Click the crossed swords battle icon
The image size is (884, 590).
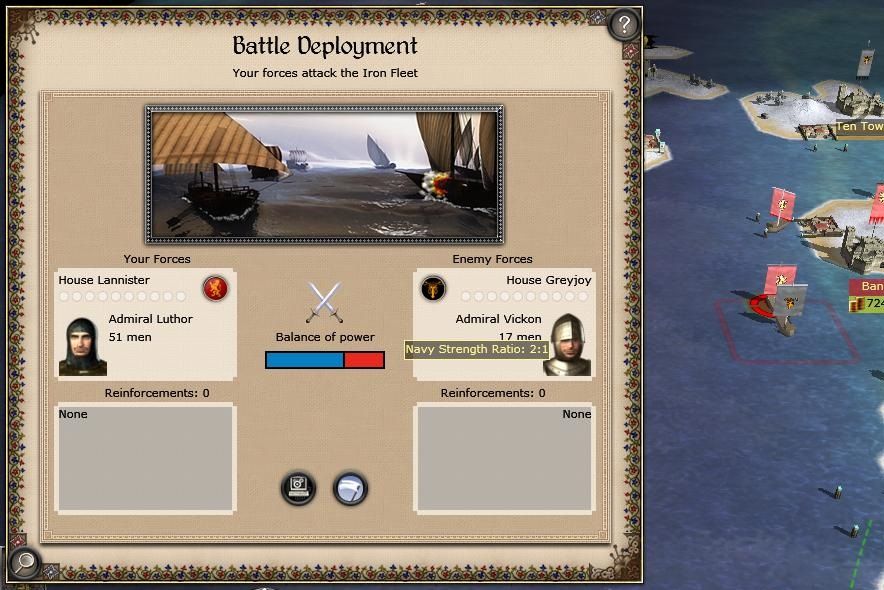click(x=324, y=302)
